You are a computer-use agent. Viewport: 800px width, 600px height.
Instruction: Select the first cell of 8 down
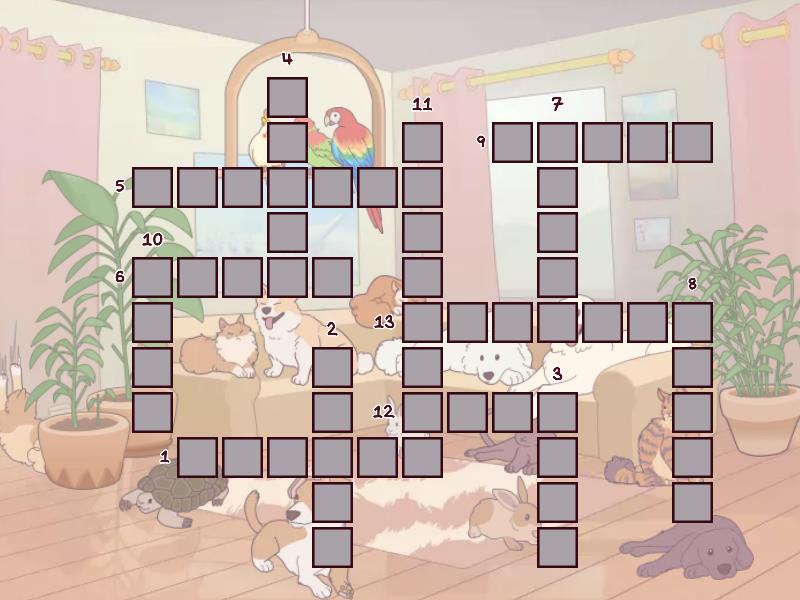click(x=692, y=322)
